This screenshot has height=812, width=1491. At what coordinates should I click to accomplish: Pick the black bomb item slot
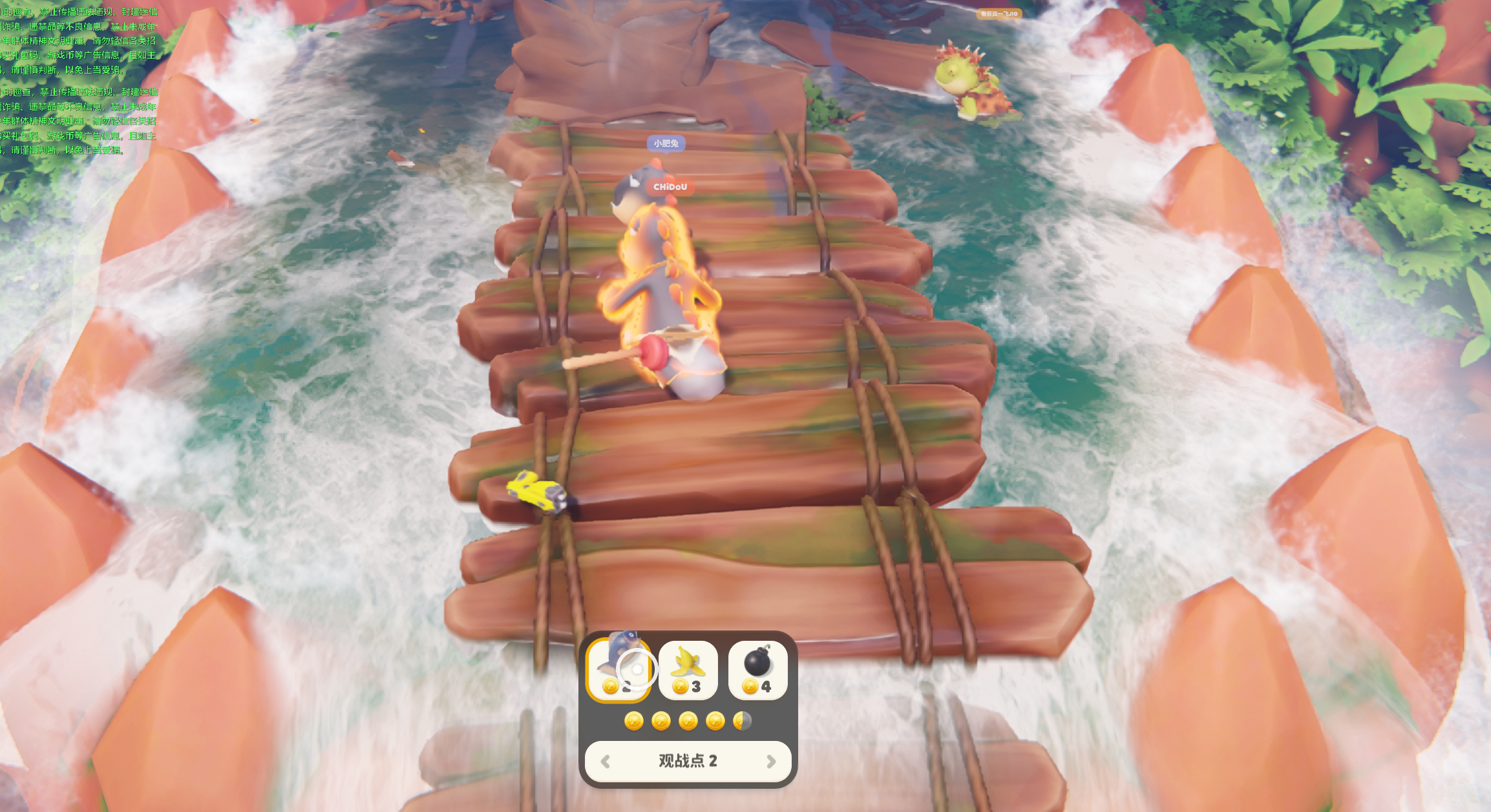point(757,670)
